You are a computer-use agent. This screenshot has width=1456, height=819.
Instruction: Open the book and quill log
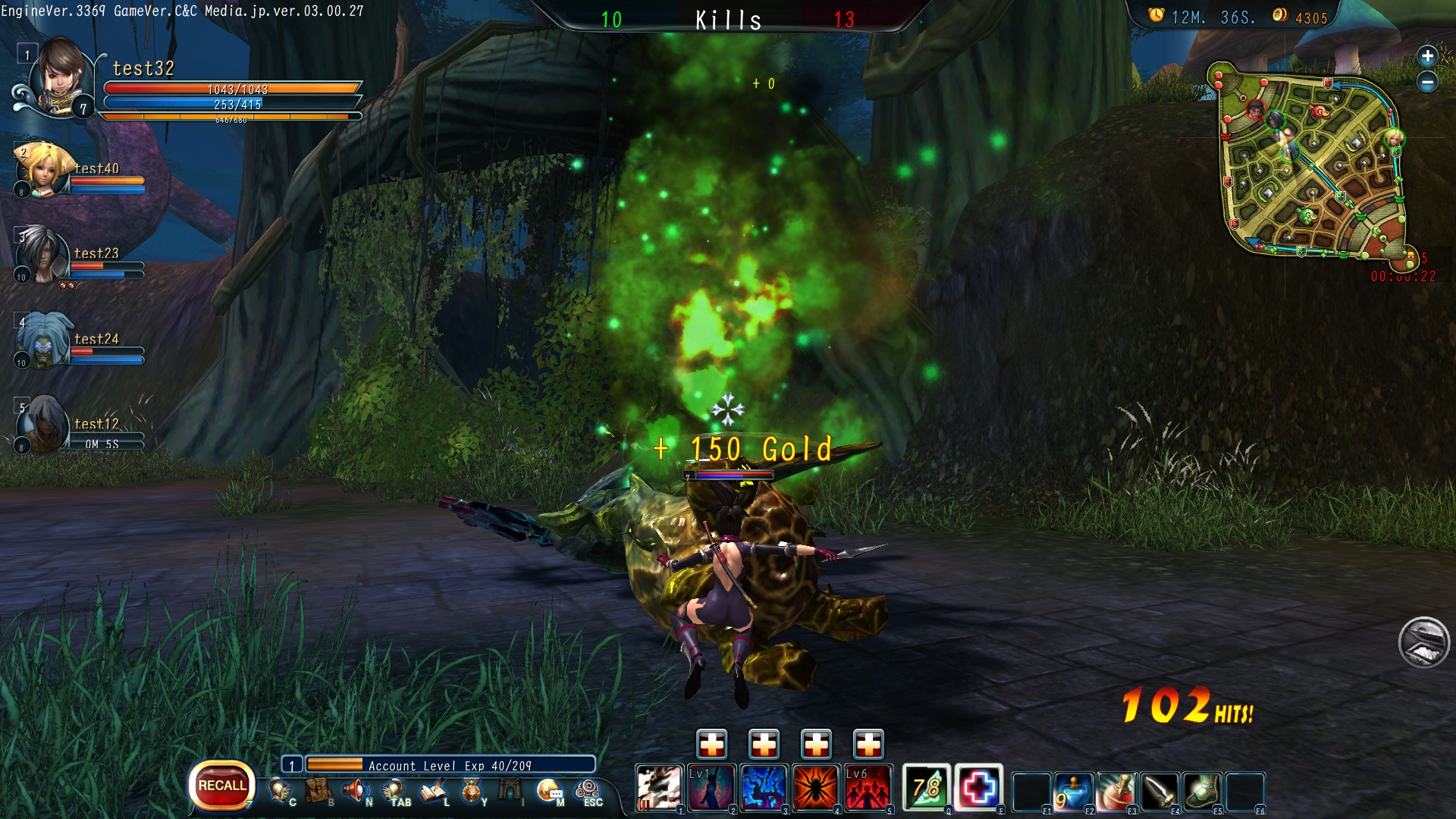434,791
